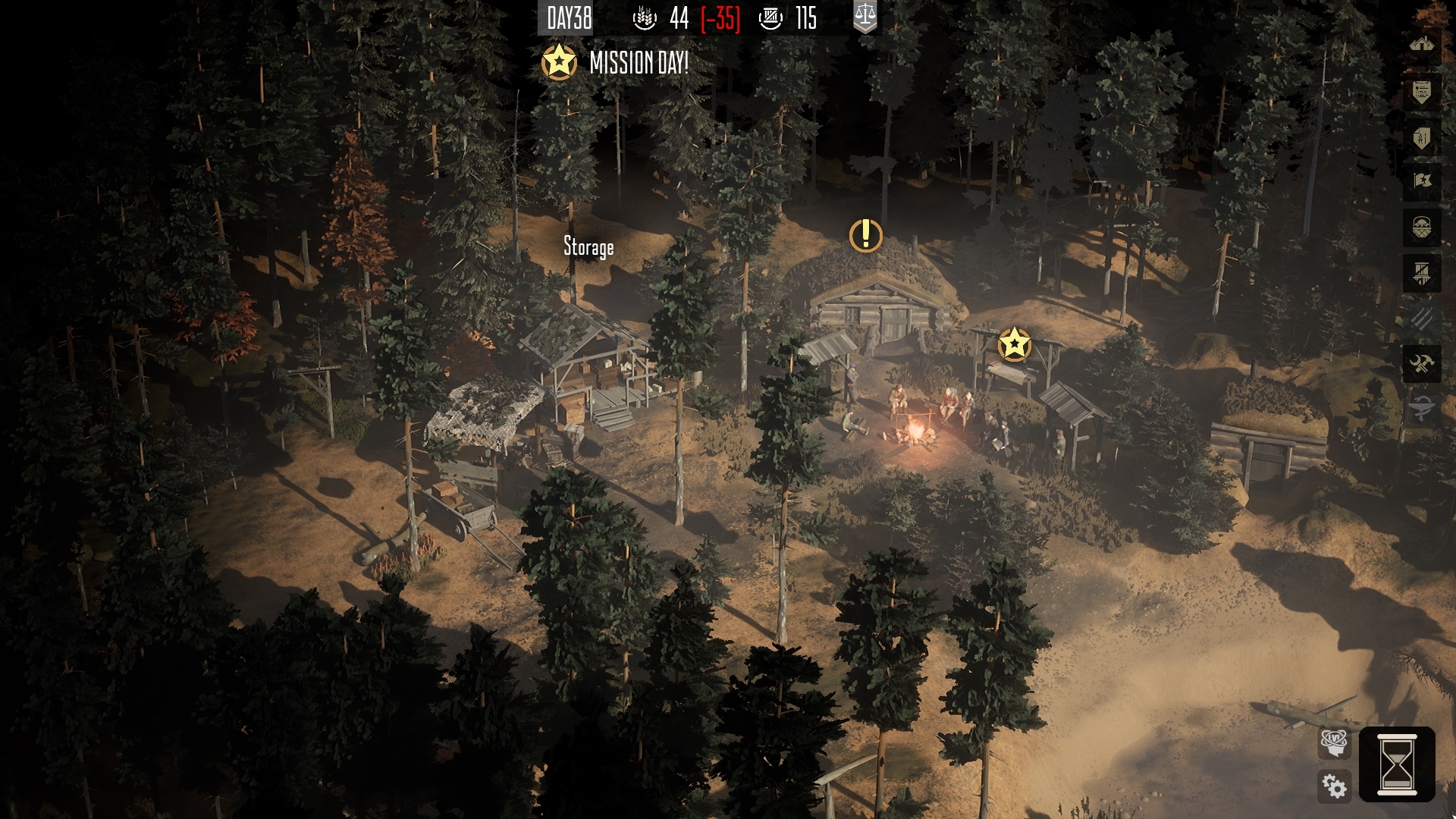Open the crossed hammer and wrench icon
Screen dimensions: 1456x819
pyautogui.click(x=1421, y=365)
